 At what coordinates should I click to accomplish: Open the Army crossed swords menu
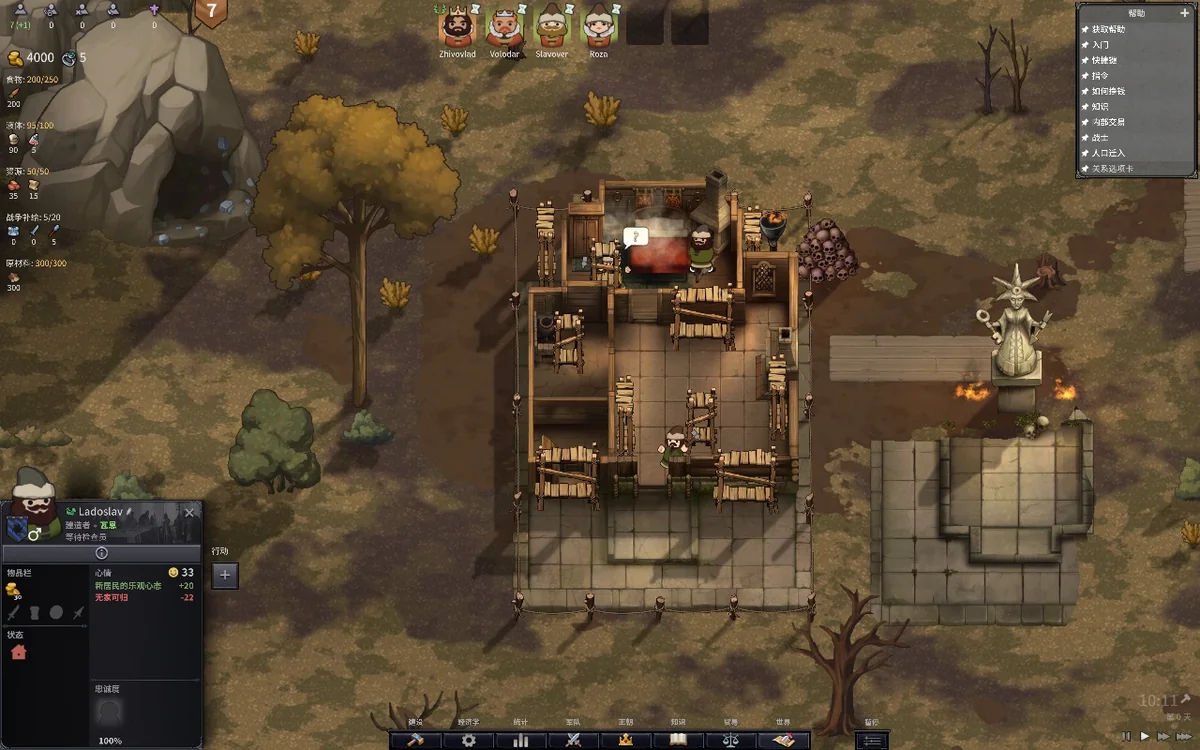tap(573, 740)
